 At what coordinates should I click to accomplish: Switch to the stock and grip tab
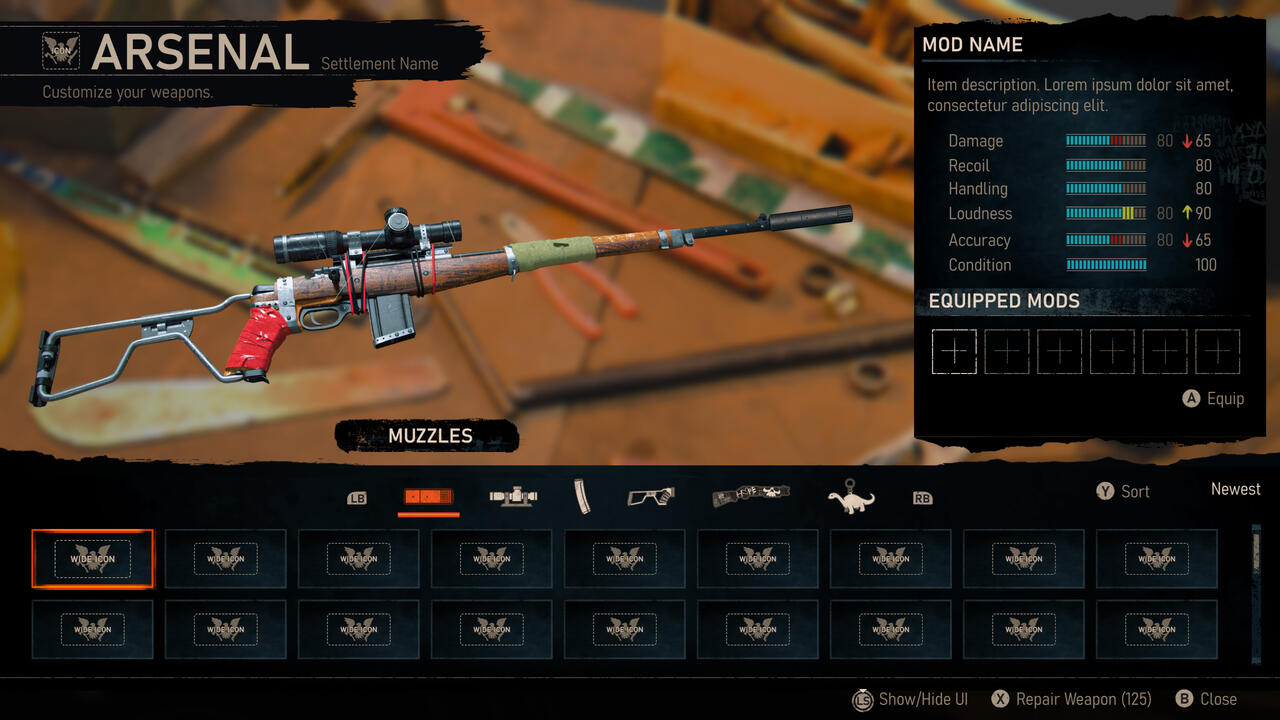pyautogui.click(x=650, y=496)
